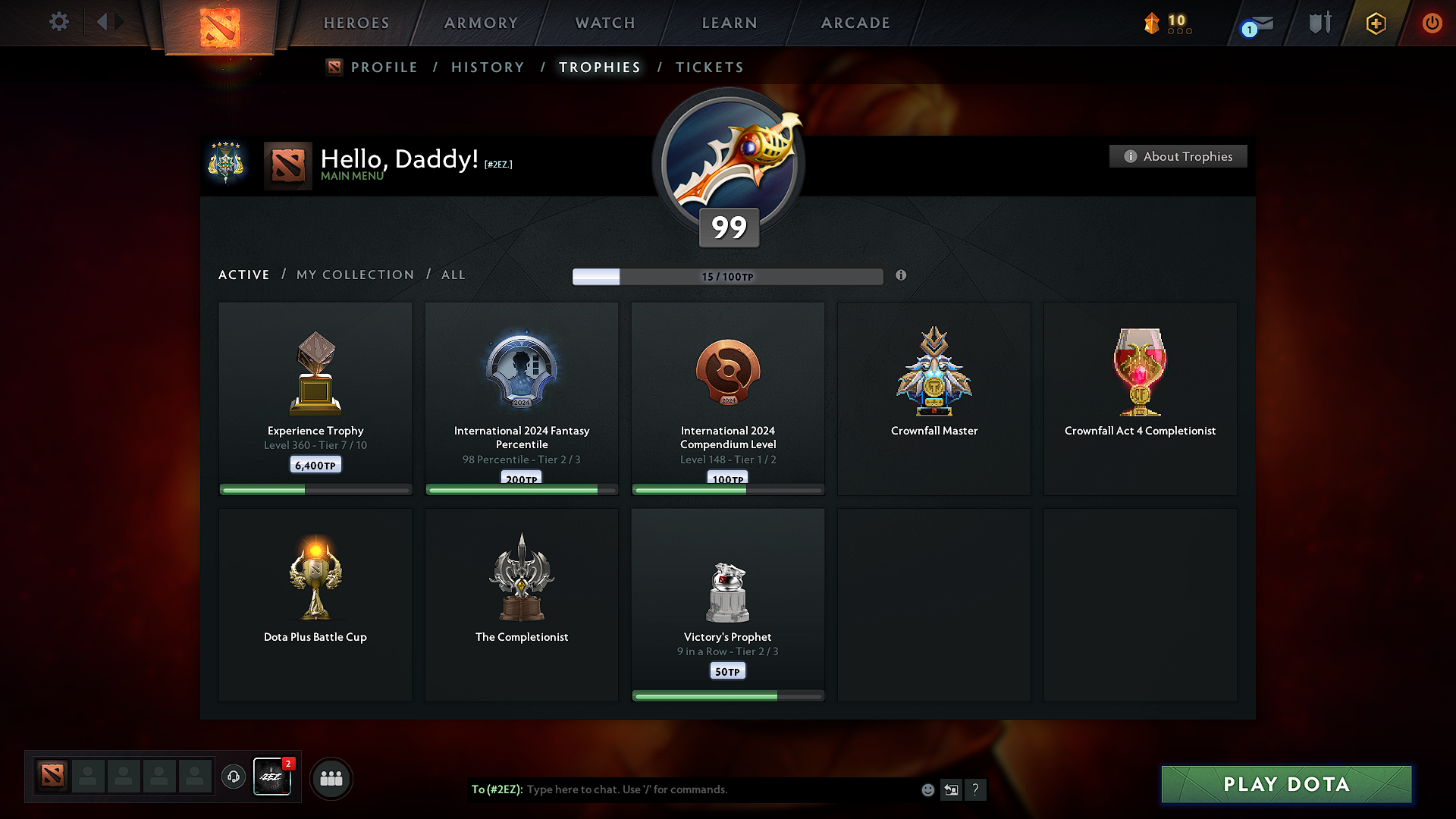Click the PLAY DOTA button
The height and width of the screenshot is (819, 1456).
click(x=1285, y=784)
